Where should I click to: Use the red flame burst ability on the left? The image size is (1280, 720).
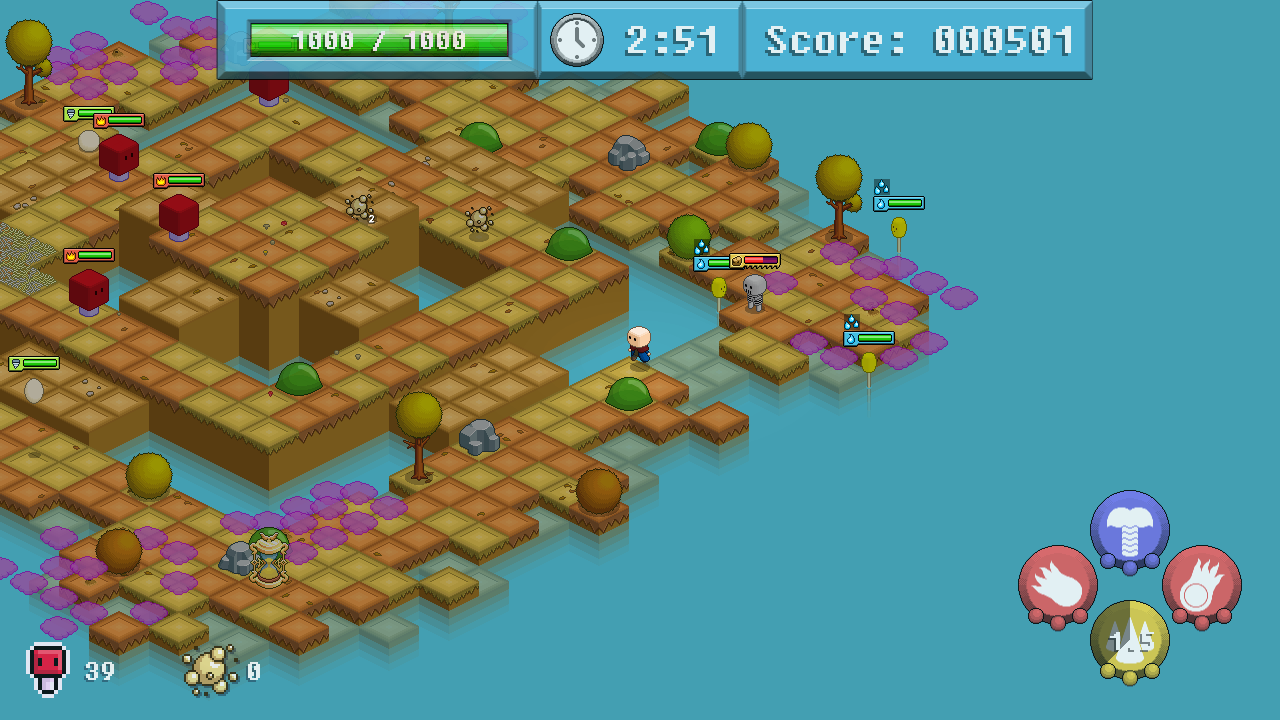pos(1057,585)
